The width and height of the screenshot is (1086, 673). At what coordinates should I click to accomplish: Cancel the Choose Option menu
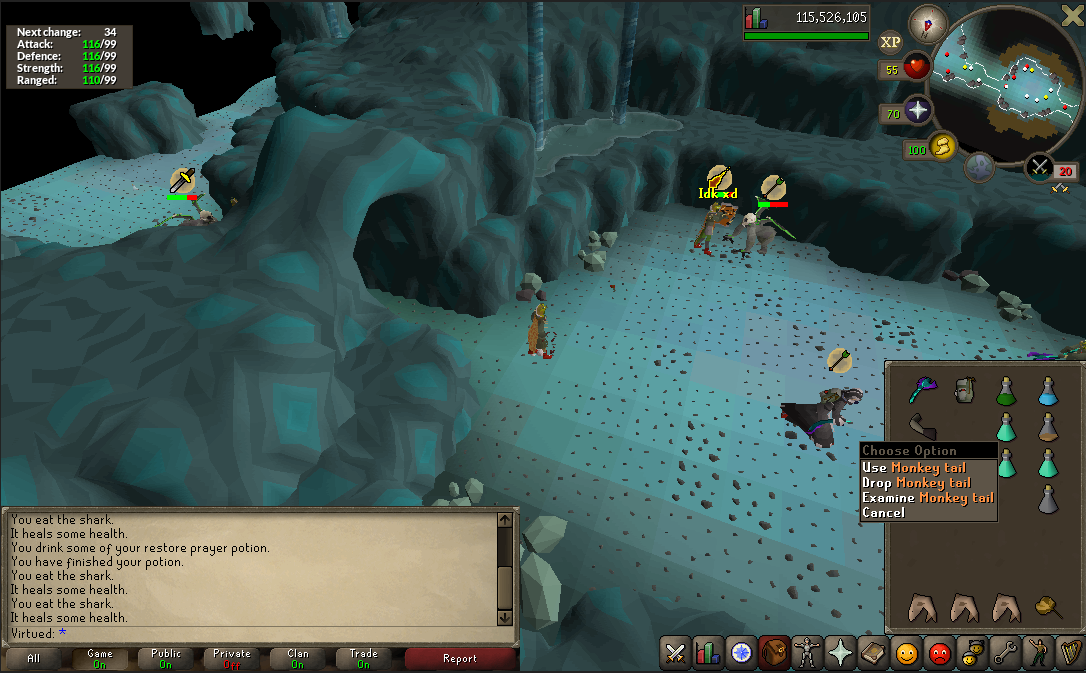pyautogui.click(x=883, y=512)
